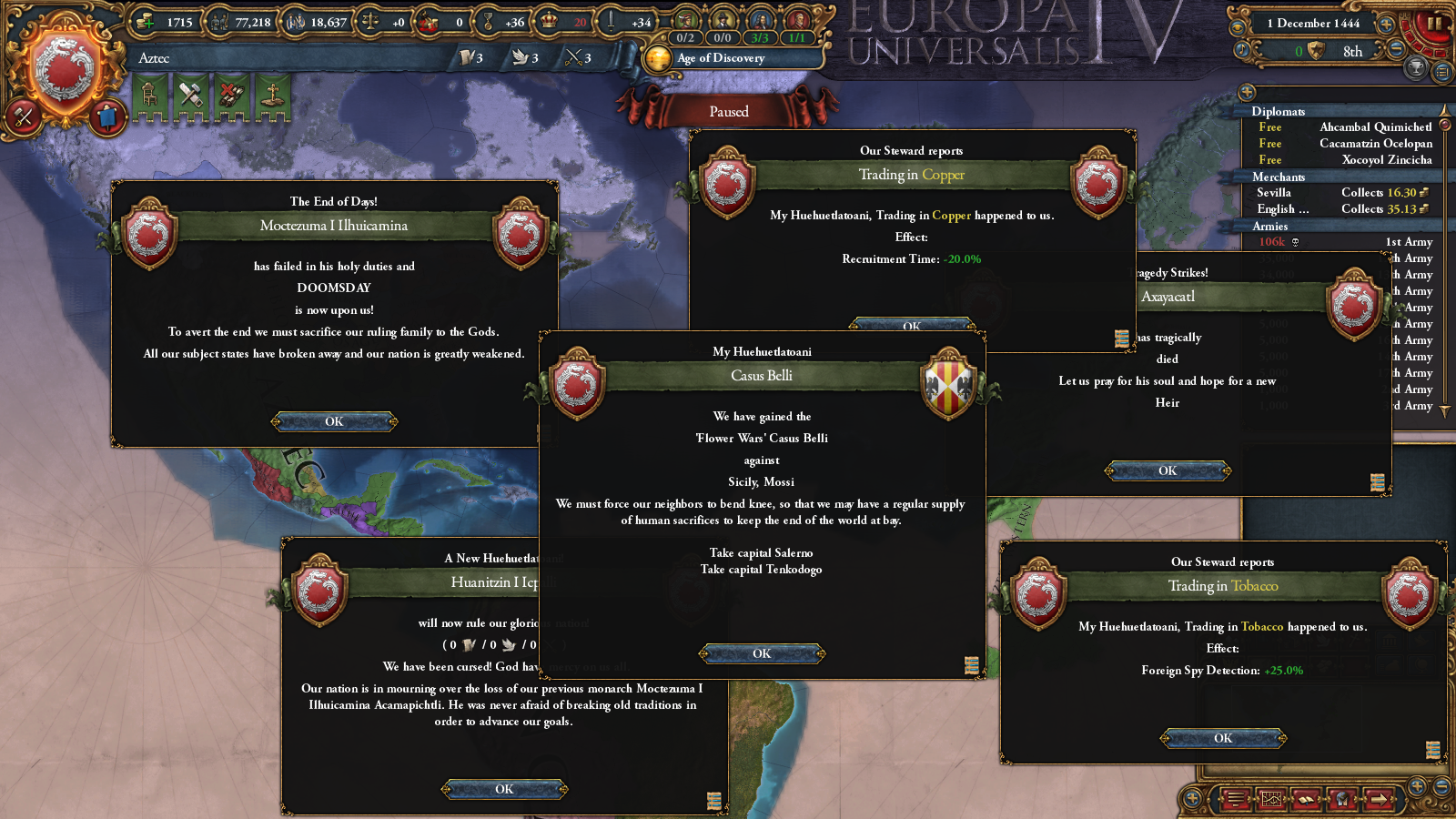Click the Take capital Salerno link
Image resolution: width=1456 pixels, height=819 pixels.
click(x=762, y=552)
